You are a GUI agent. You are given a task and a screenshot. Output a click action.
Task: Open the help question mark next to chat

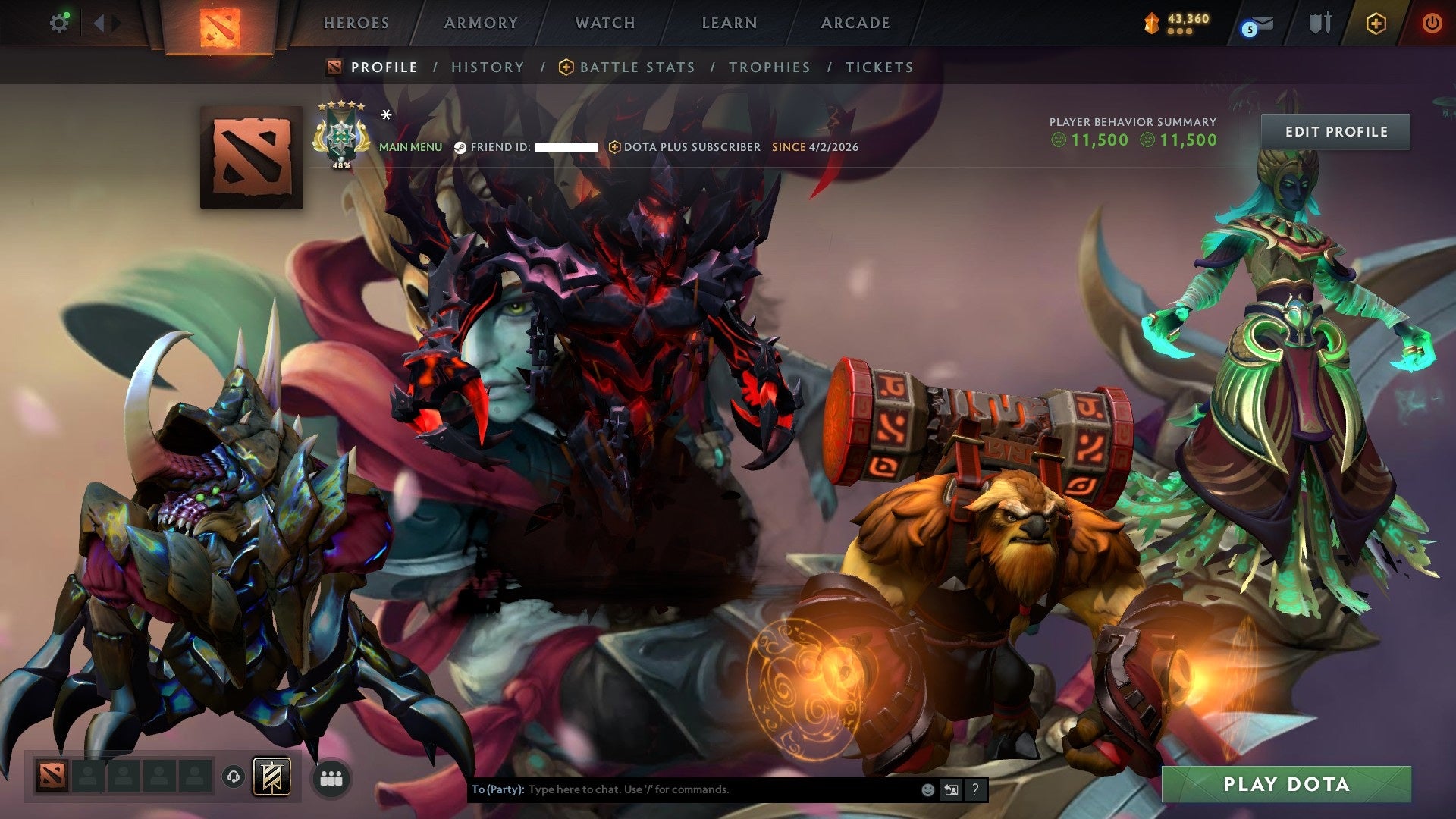(x=974, y=789)
